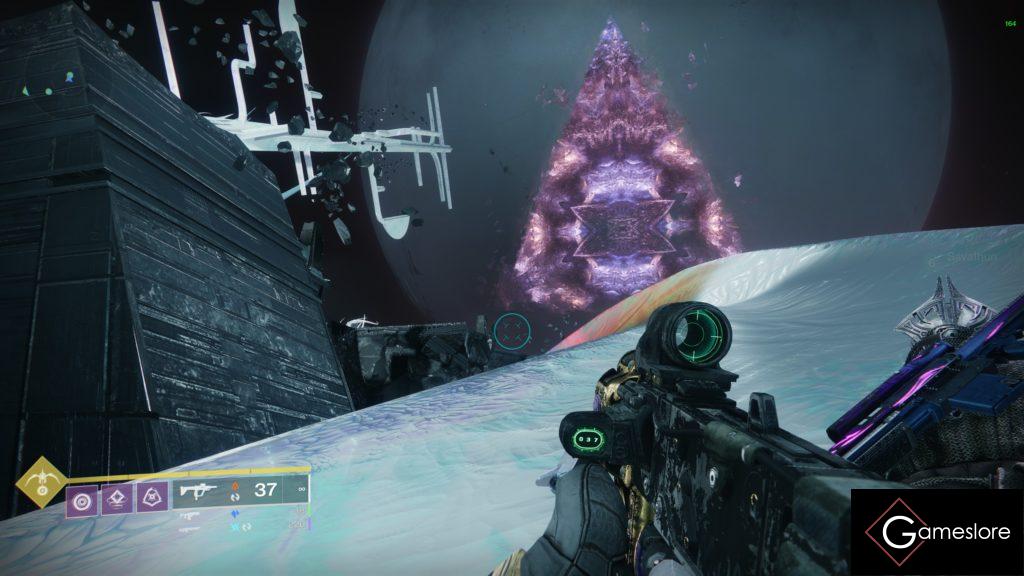Activate the golden winged super ability icon
Screen dimensions: 1024x576
tap(41, 481)
